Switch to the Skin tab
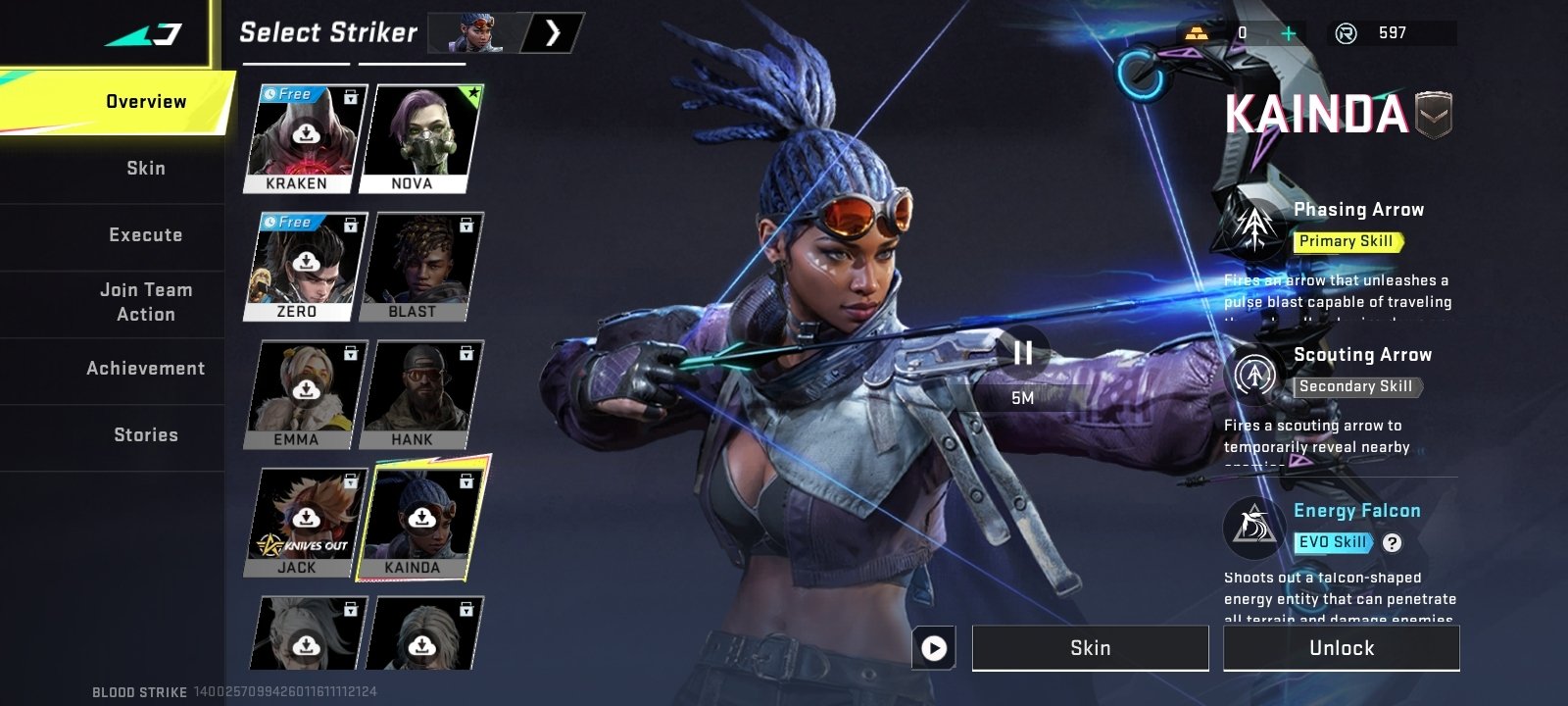 [x=145, y=169]
